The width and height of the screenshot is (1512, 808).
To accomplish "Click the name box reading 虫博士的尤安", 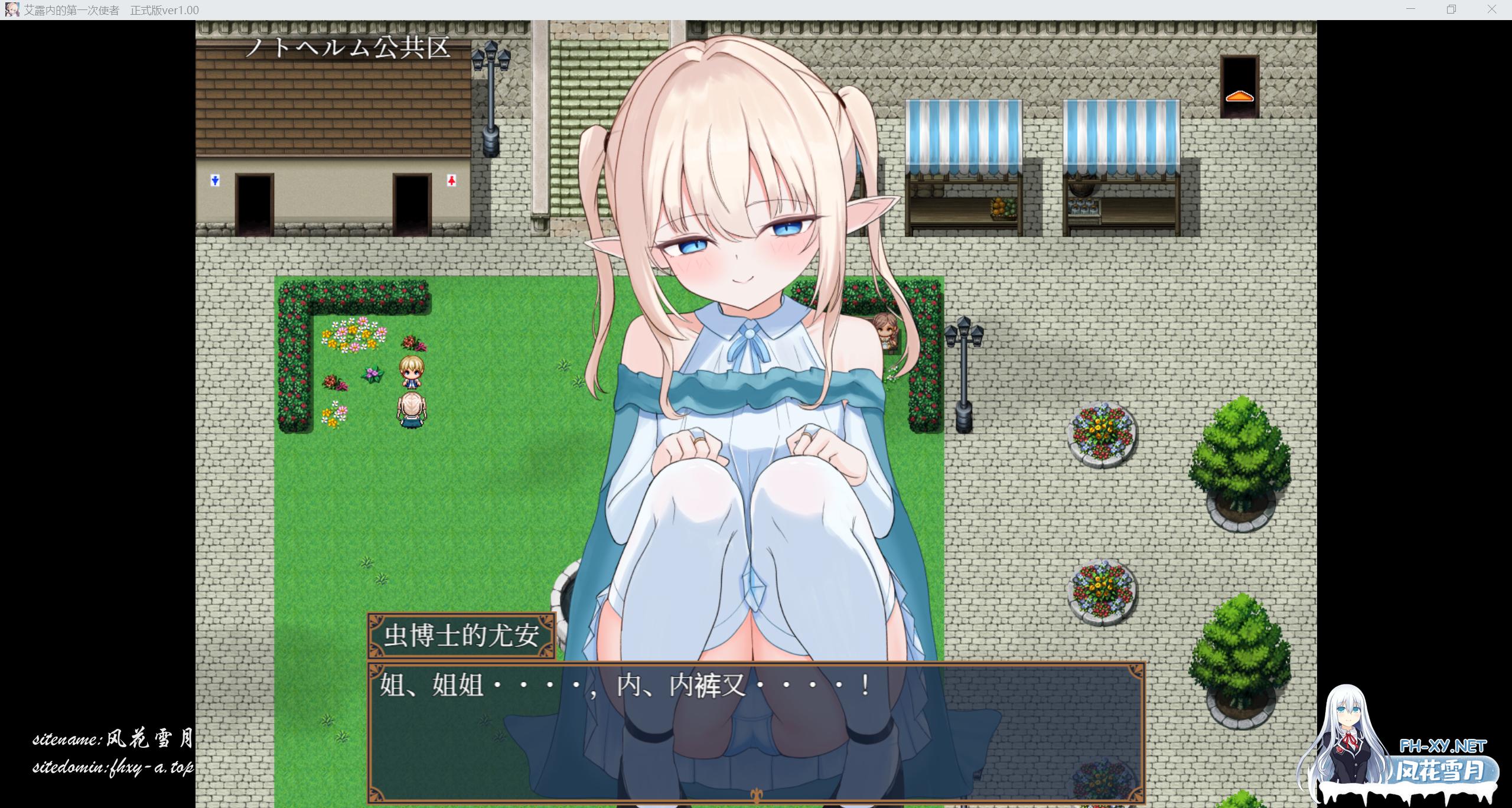I will 462,636.
